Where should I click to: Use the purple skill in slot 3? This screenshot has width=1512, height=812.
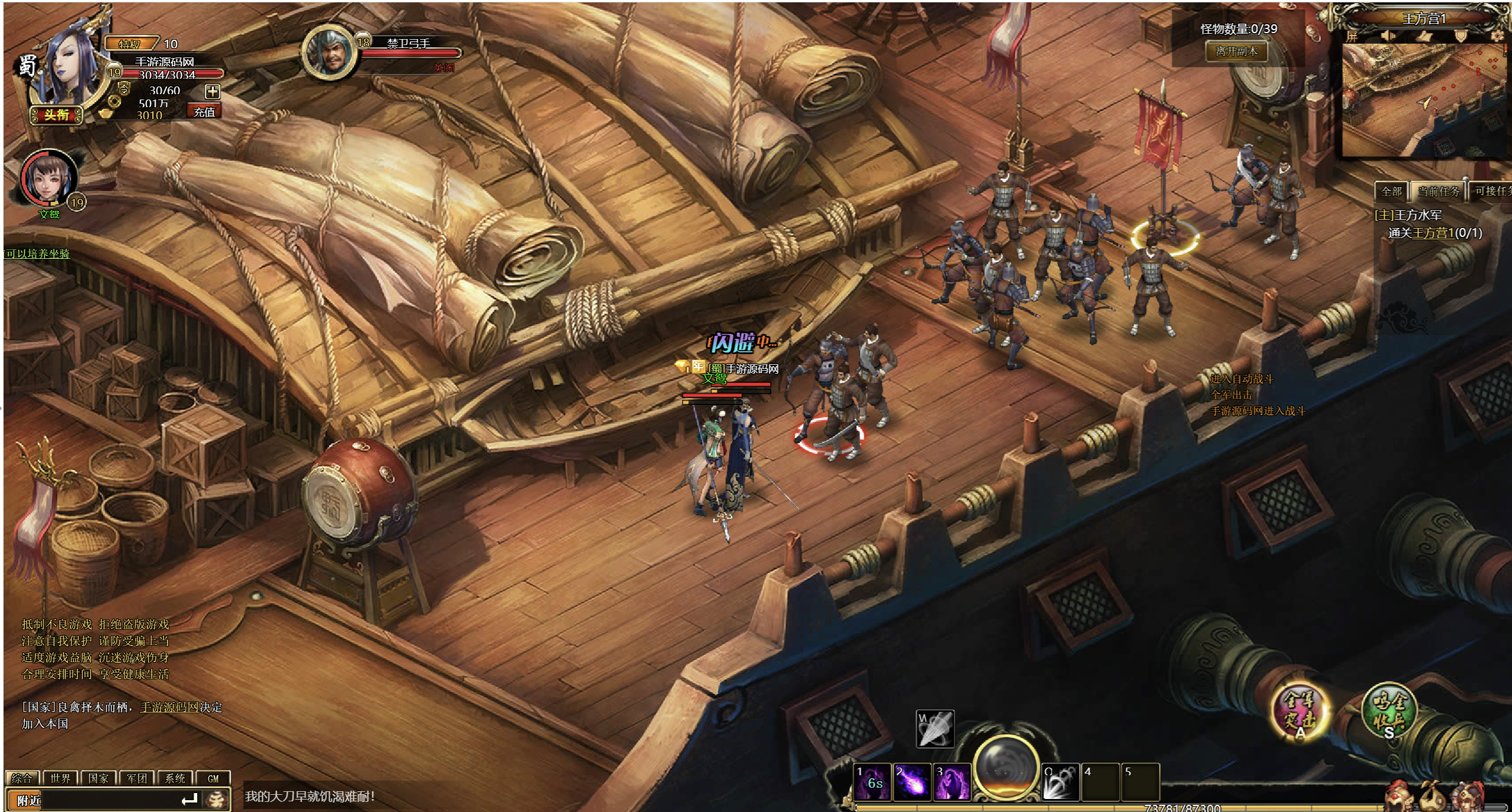click(x=952, y=782)
